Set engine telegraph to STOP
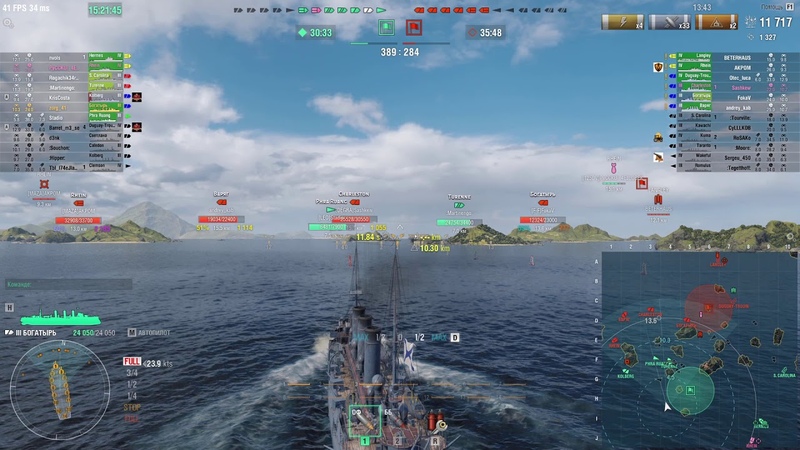 tap(132, 407)
